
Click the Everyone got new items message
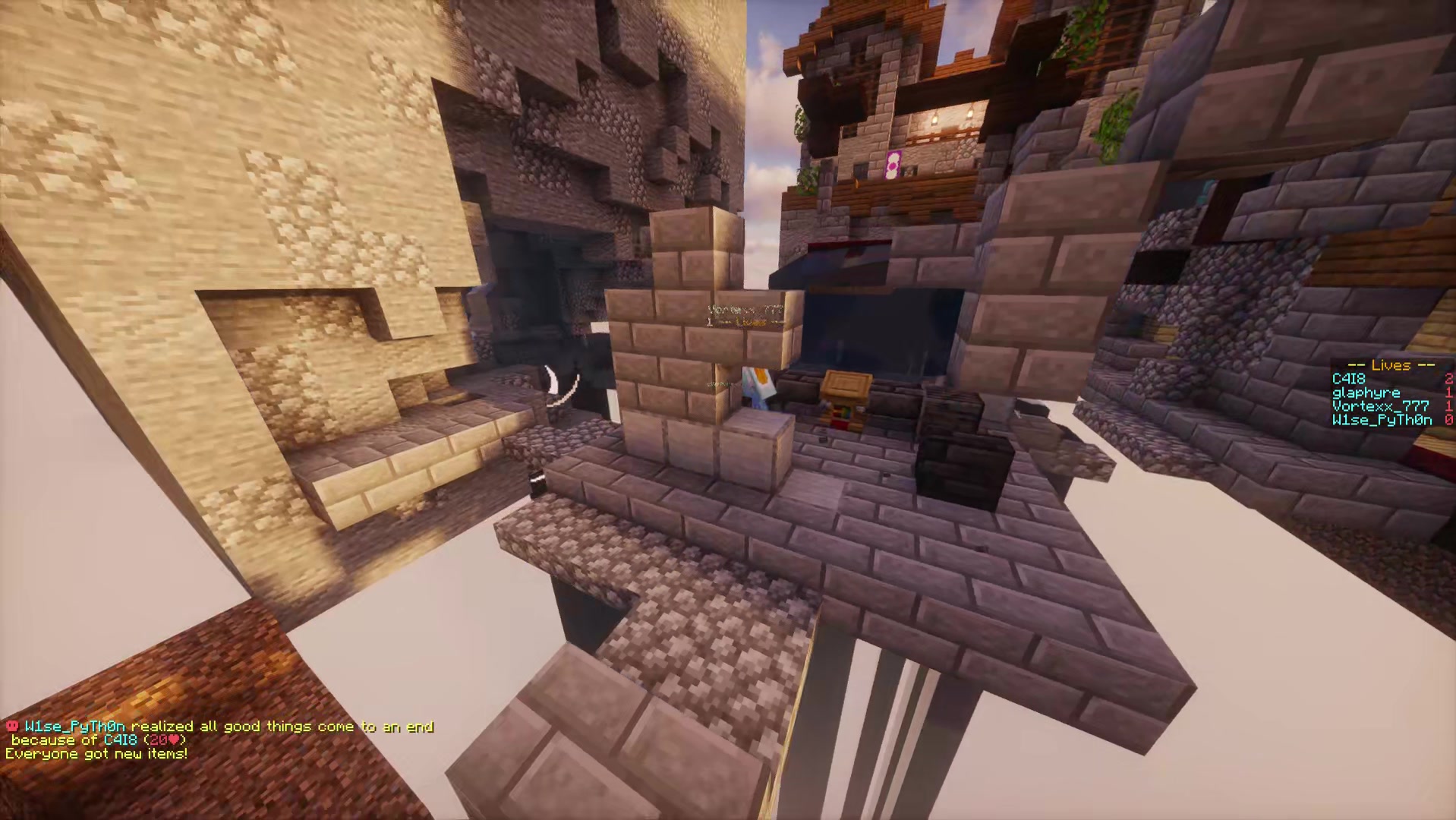[x=97, y=753]
